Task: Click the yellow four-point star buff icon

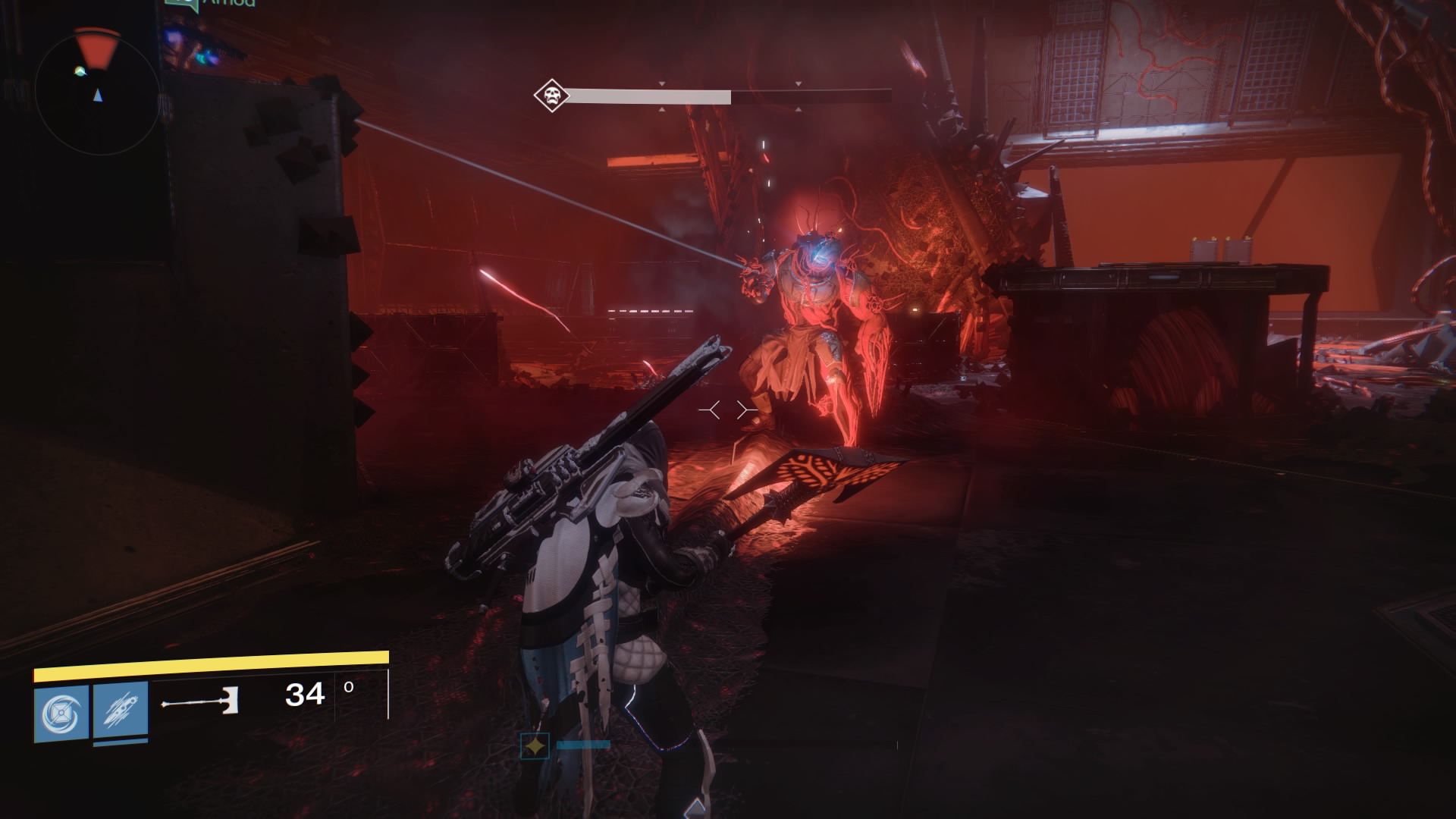Action: pyautogui.click(x=535, y=746)
